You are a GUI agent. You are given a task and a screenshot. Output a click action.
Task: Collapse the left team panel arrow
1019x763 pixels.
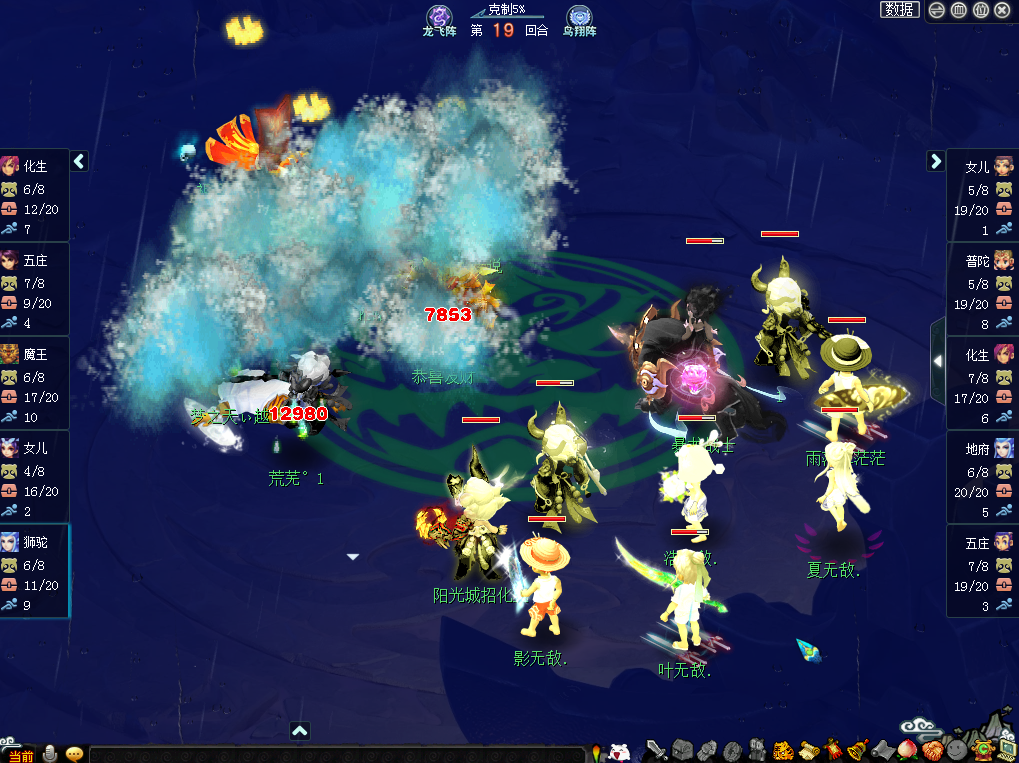pyautogui.click(x=79, y=161)
